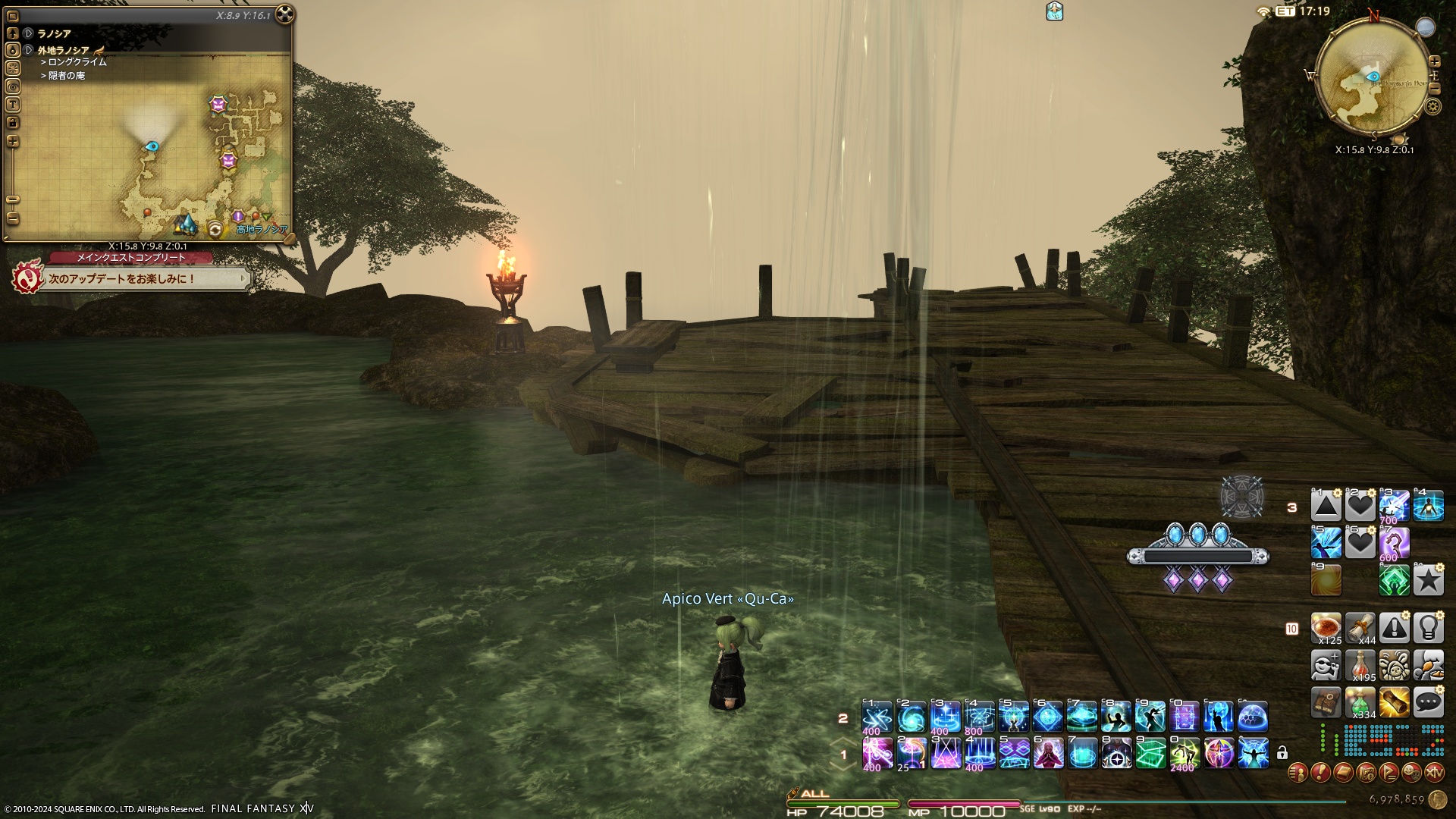Select the lightbulb icon on side hotbar
This screenshot has width=1456, height=819.
coord(1428,628)
